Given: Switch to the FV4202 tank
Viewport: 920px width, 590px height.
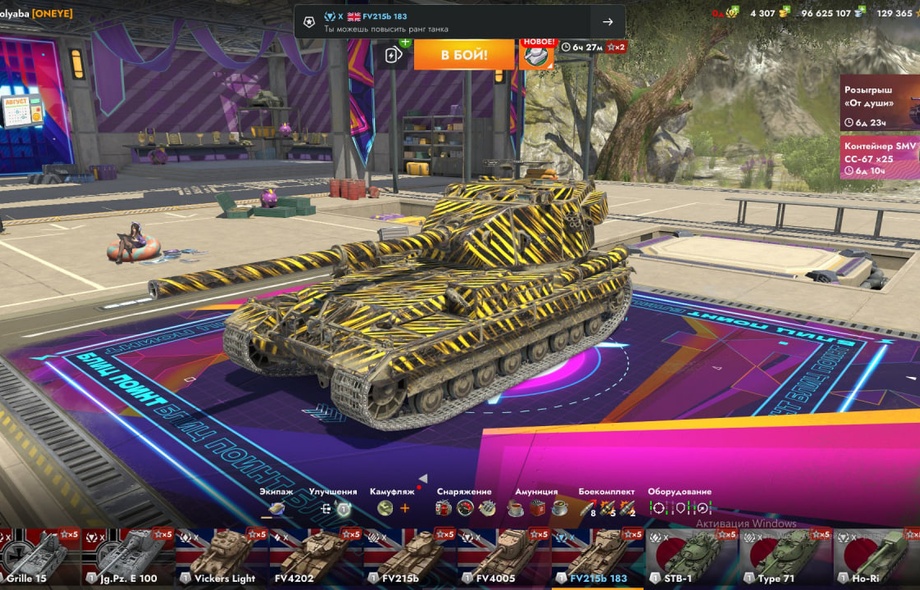Looking at the screenshot, I should (315, 556).
